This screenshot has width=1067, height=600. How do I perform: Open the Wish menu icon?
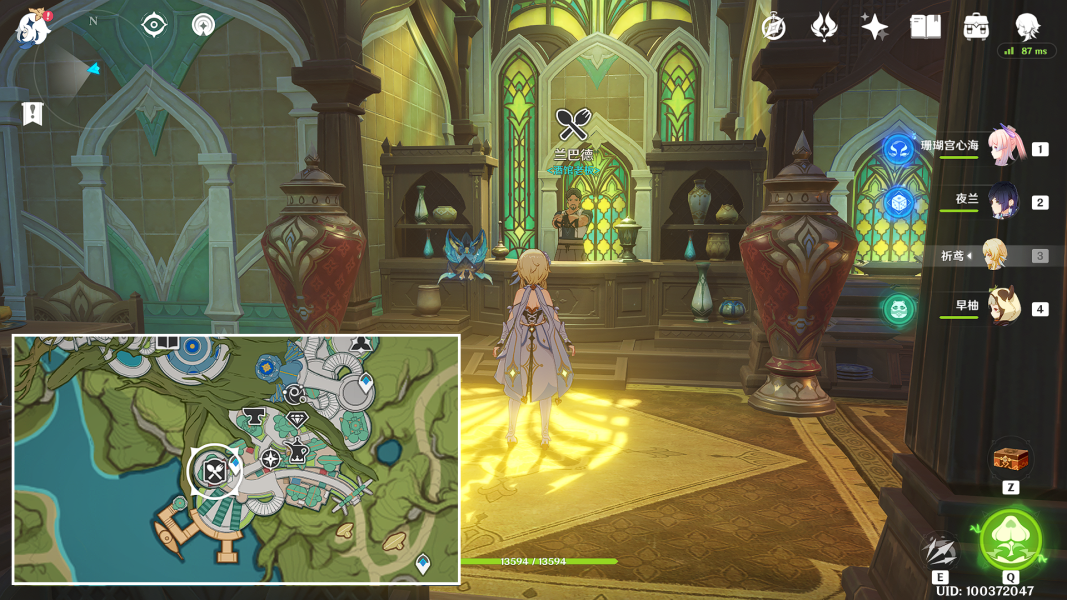tap(823, 27)
